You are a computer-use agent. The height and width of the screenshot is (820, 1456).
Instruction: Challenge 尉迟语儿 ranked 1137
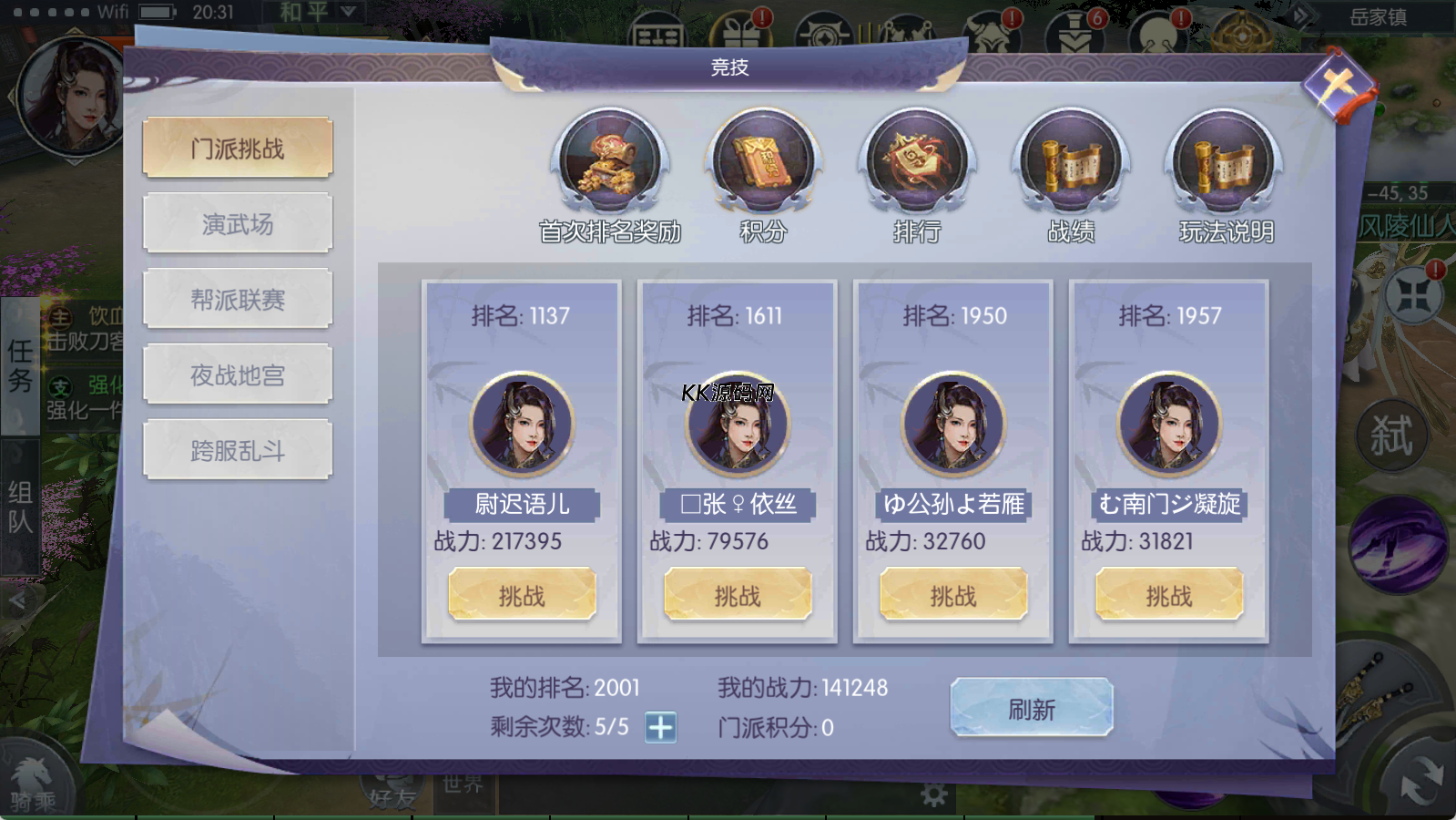click(522, 595)
